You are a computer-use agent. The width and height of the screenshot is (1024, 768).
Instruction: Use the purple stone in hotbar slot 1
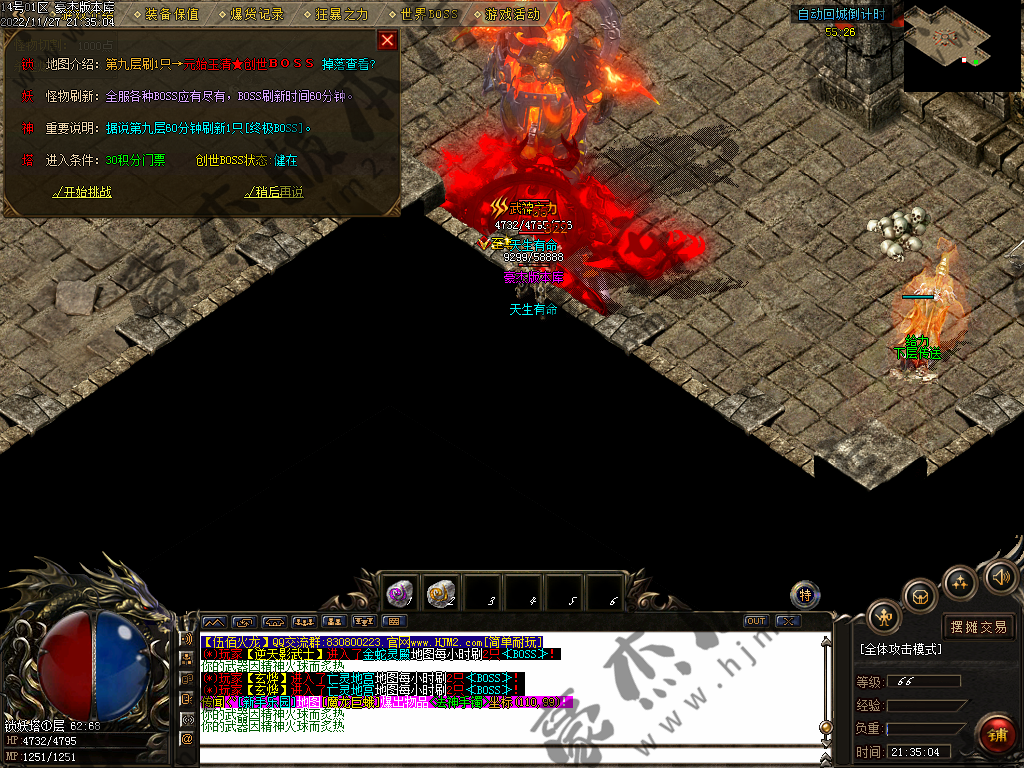tap(400, 593)
